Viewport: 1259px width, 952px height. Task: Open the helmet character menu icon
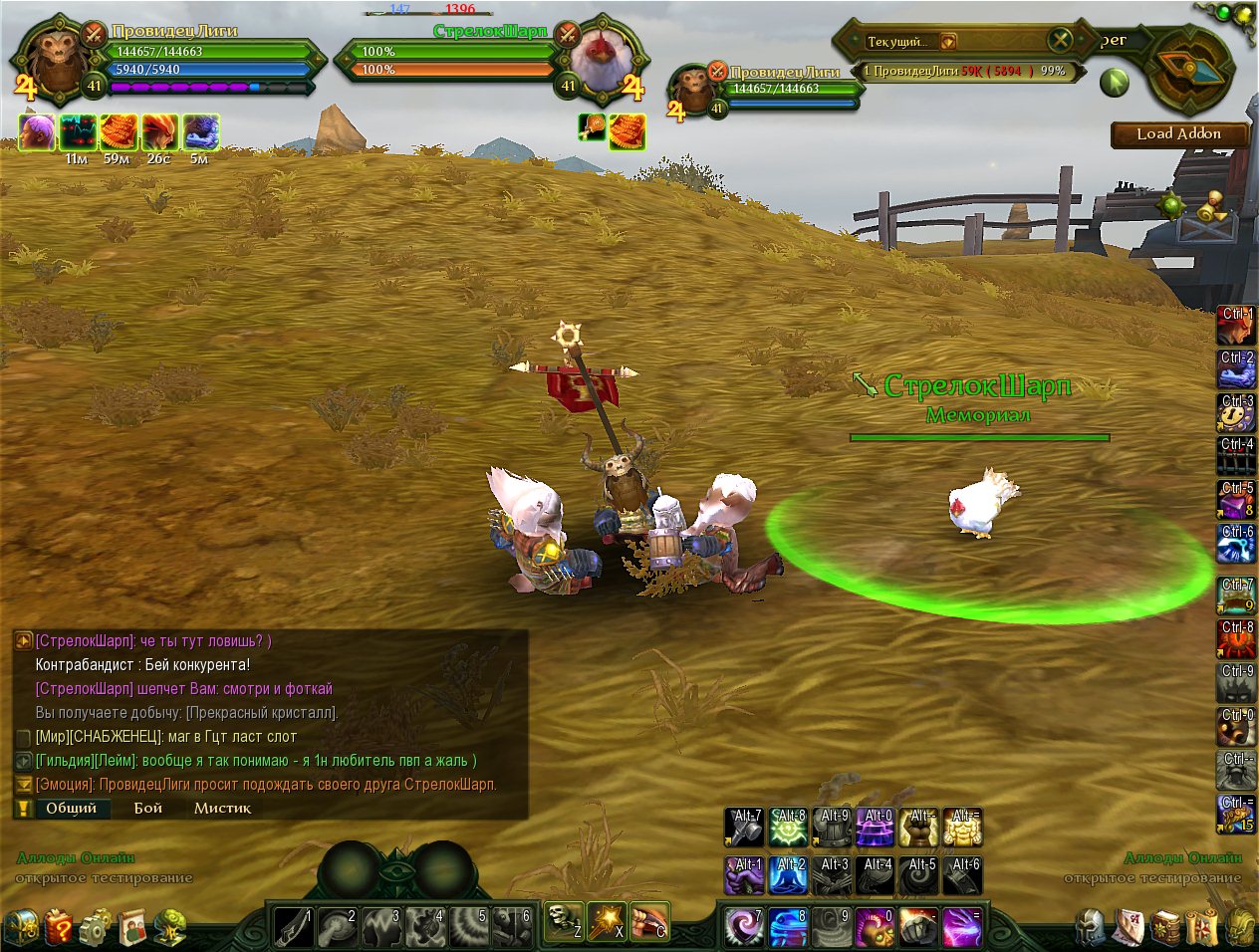point(1091,927)
